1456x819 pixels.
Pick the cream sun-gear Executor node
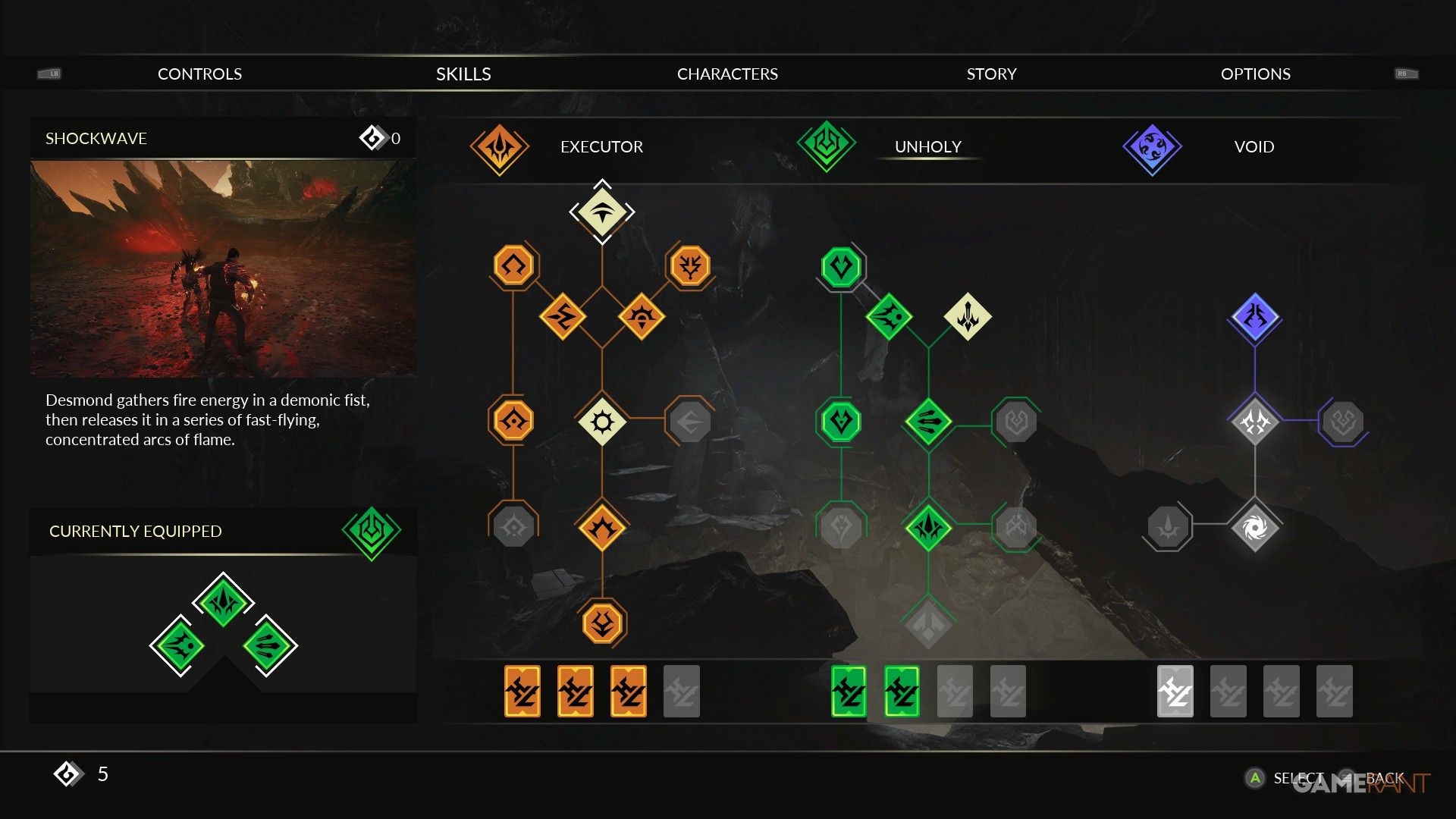(x=602, y=422)
